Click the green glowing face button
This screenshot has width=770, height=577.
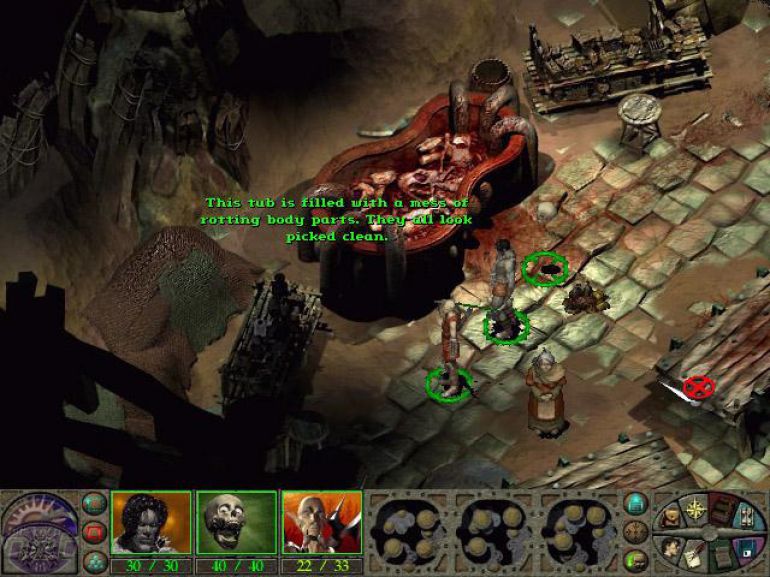click(635, 559)
